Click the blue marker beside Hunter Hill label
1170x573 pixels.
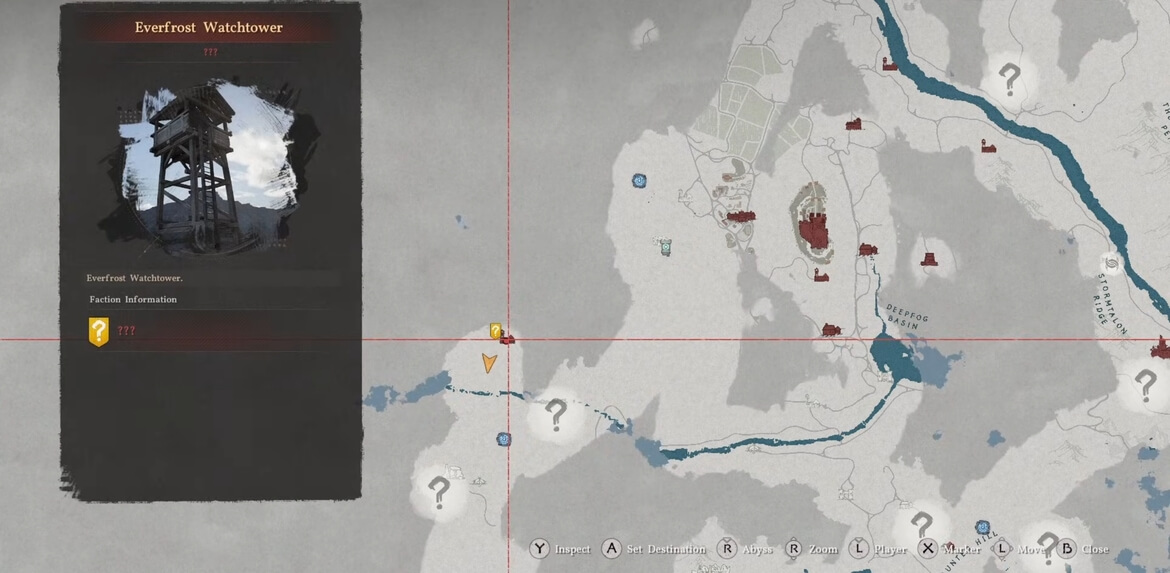[x=983, y=526]
